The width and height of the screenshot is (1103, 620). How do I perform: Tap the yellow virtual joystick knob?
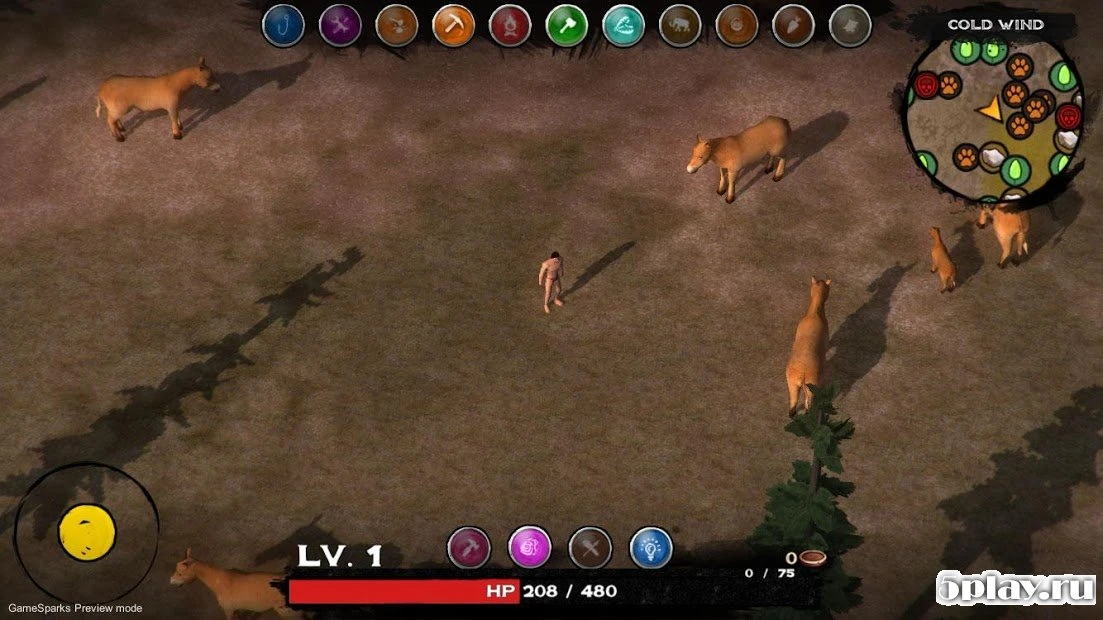[x=87, y=531]
